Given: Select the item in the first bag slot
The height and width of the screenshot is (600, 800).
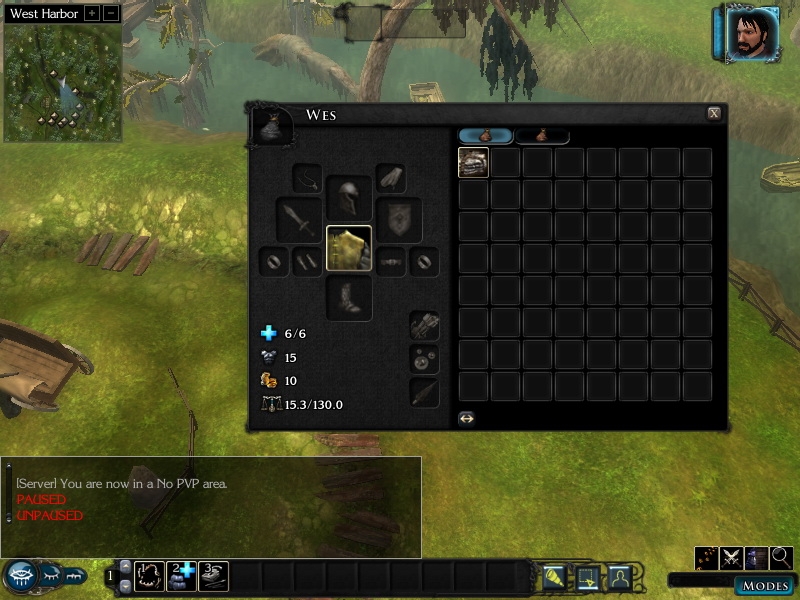Looking at the screenshot, I should tap(473, 163).
